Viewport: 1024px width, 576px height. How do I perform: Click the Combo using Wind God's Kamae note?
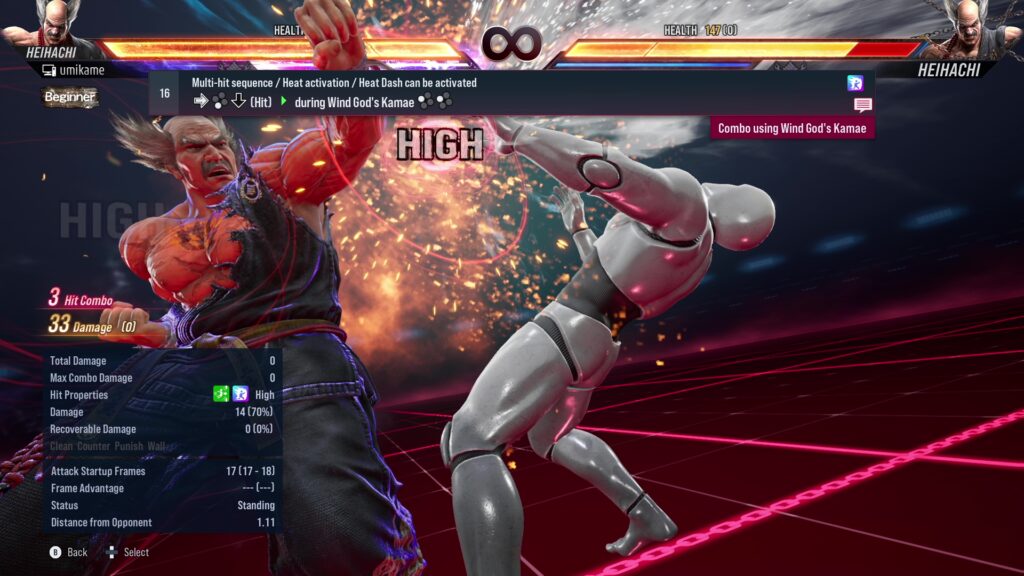(793, 128)
